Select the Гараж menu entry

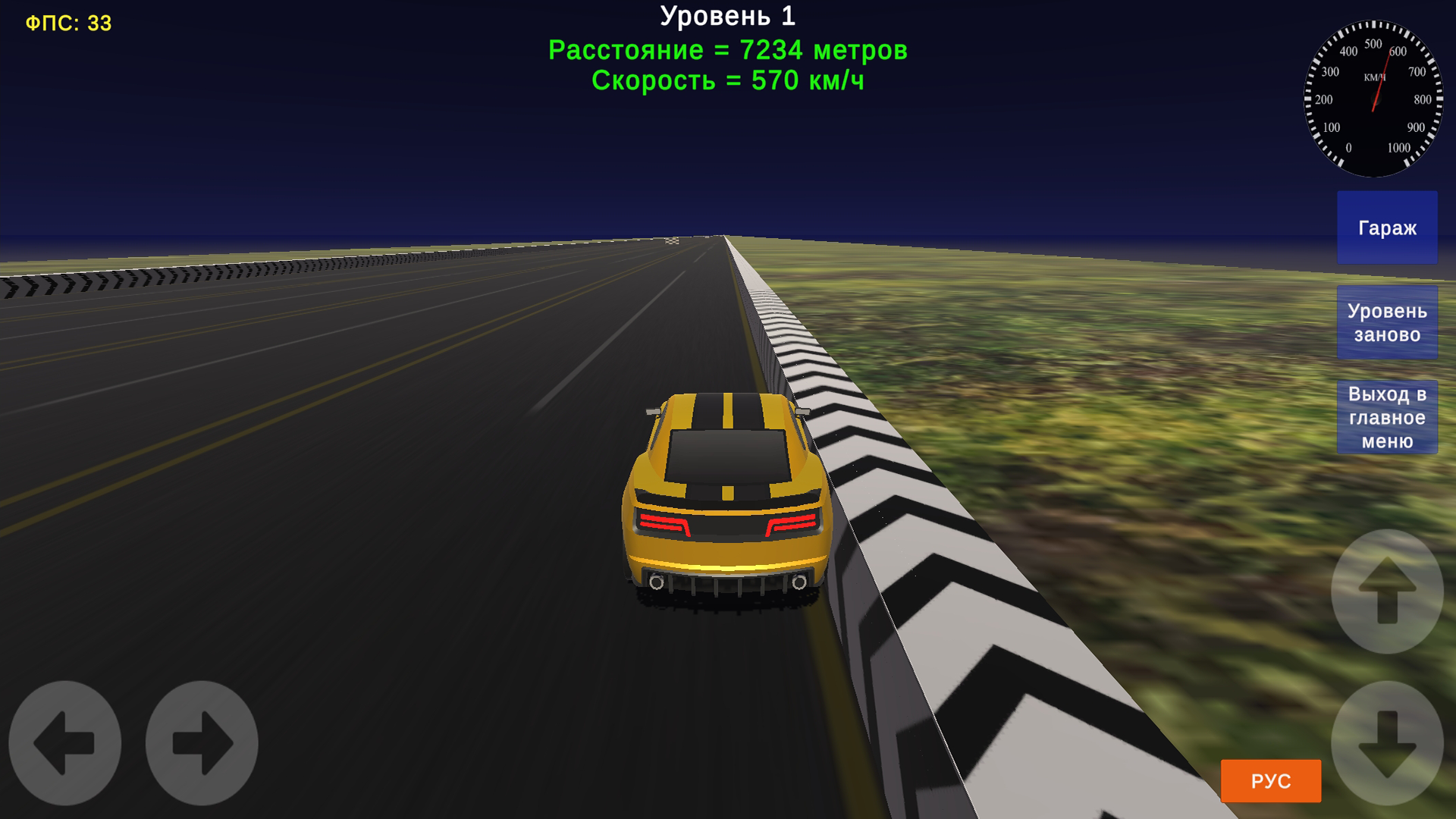coord(1386,227)
